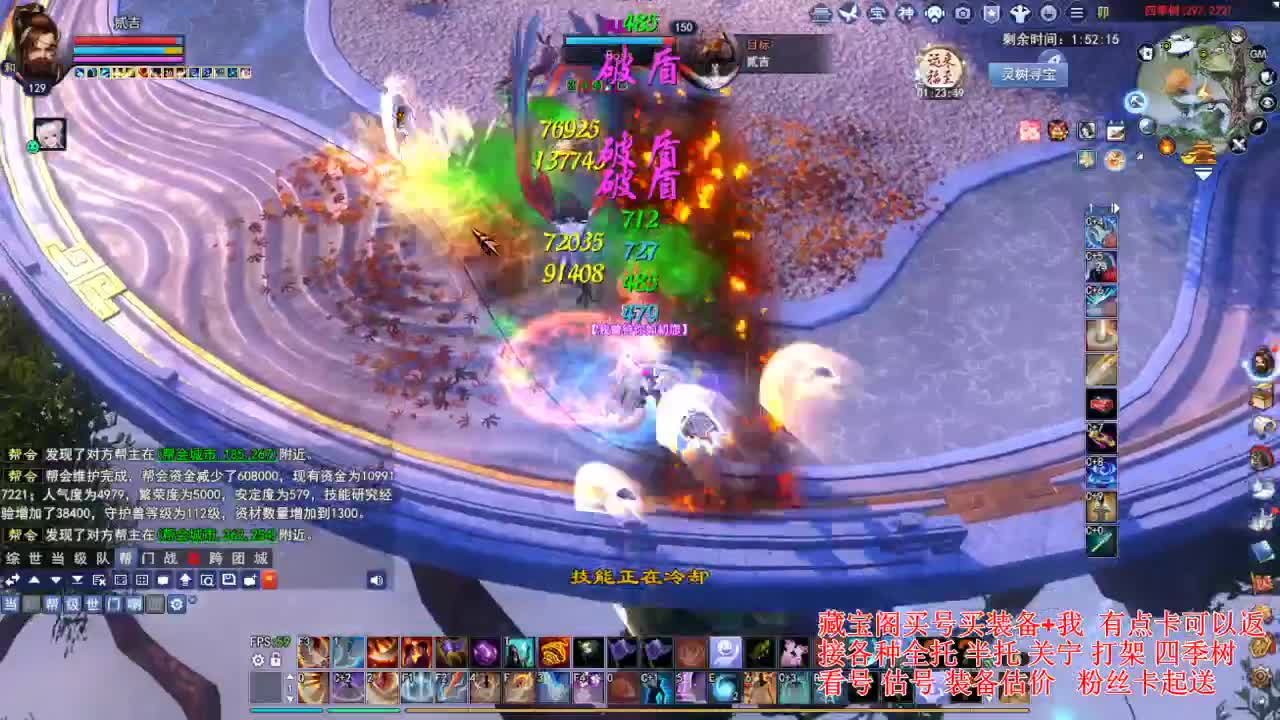
Task: Click the save chat log icon in chat toolbar
Action: 230,580
